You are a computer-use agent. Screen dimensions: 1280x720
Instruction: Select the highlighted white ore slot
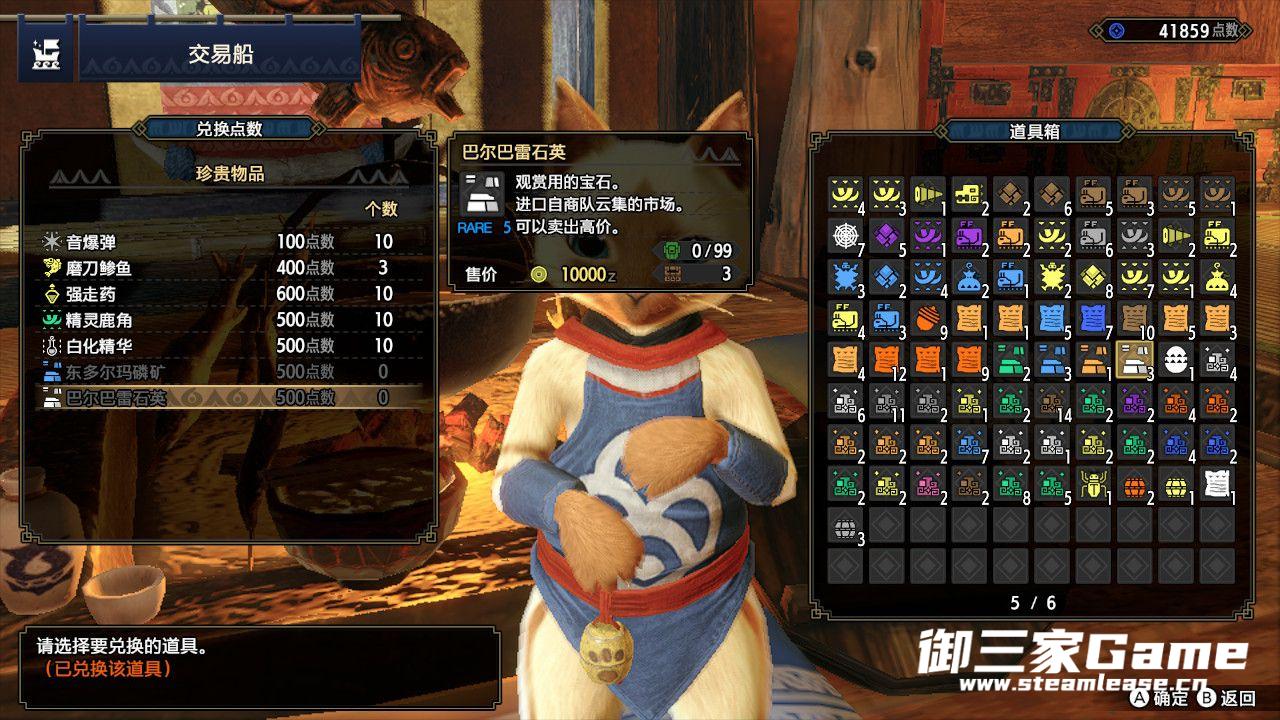1134,360
